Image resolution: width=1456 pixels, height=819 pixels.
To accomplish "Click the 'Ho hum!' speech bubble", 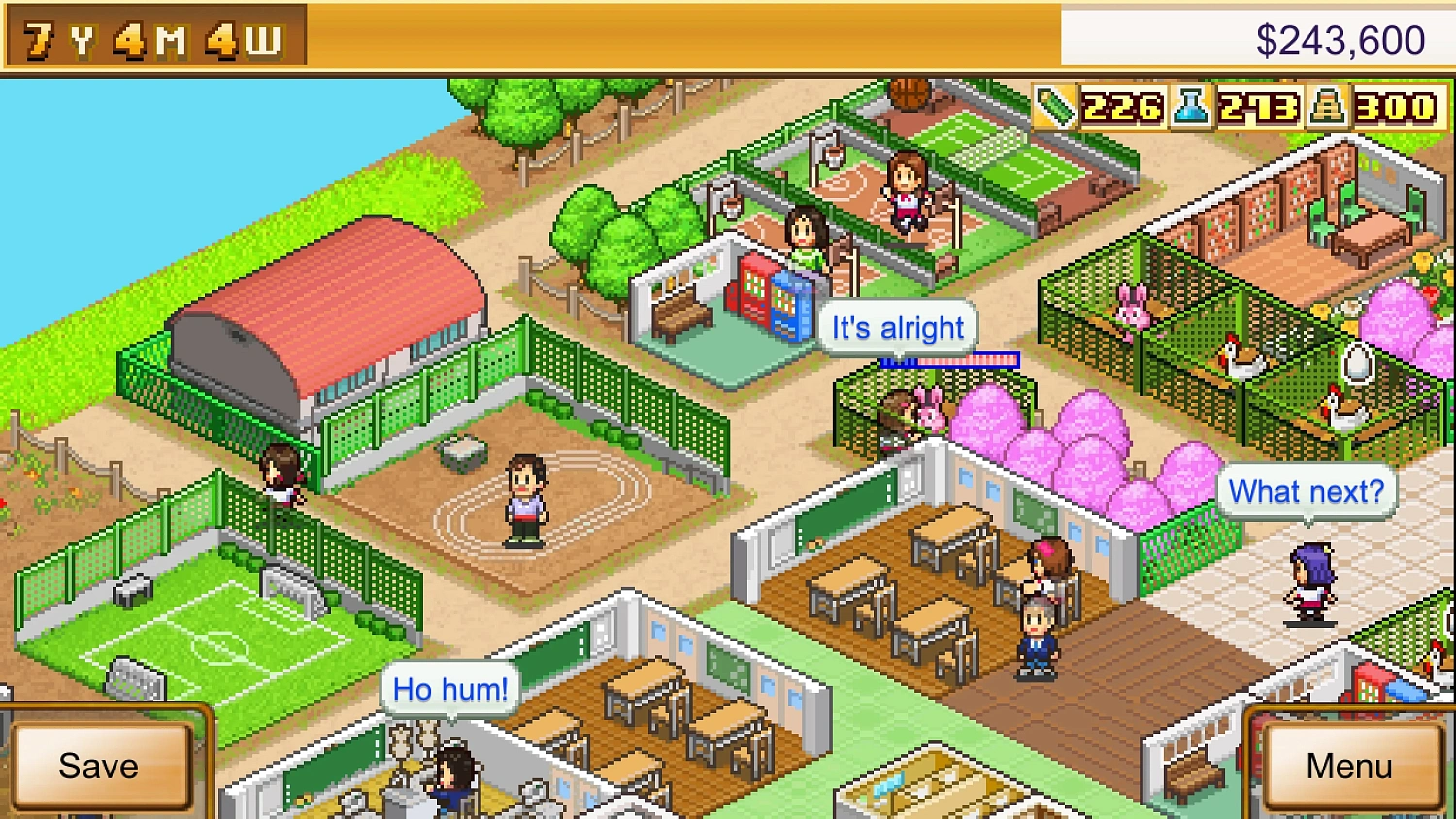I will pyautogui.click(x=449, y=688).
